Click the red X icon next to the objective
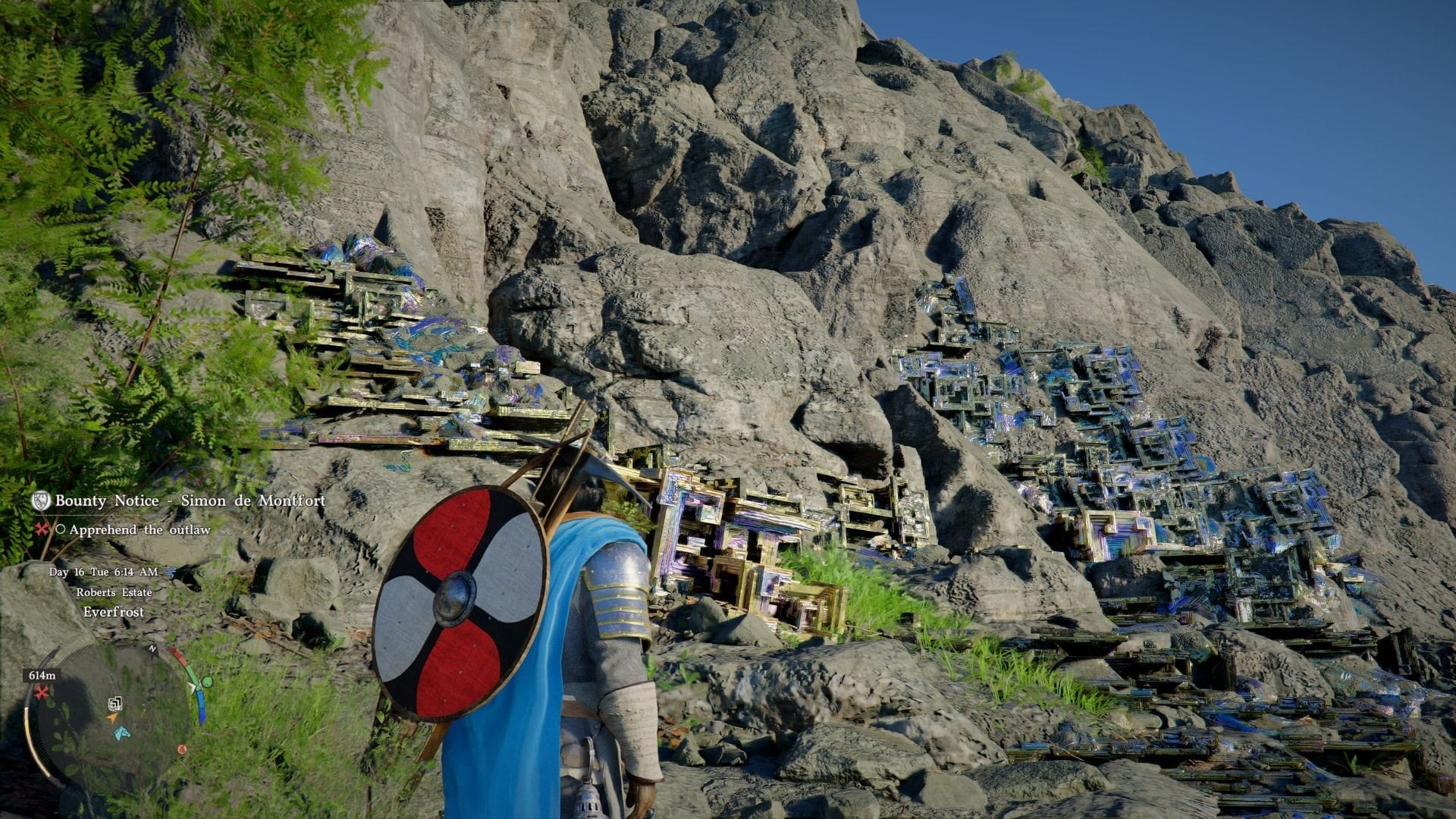 click(x=42, y=530)
